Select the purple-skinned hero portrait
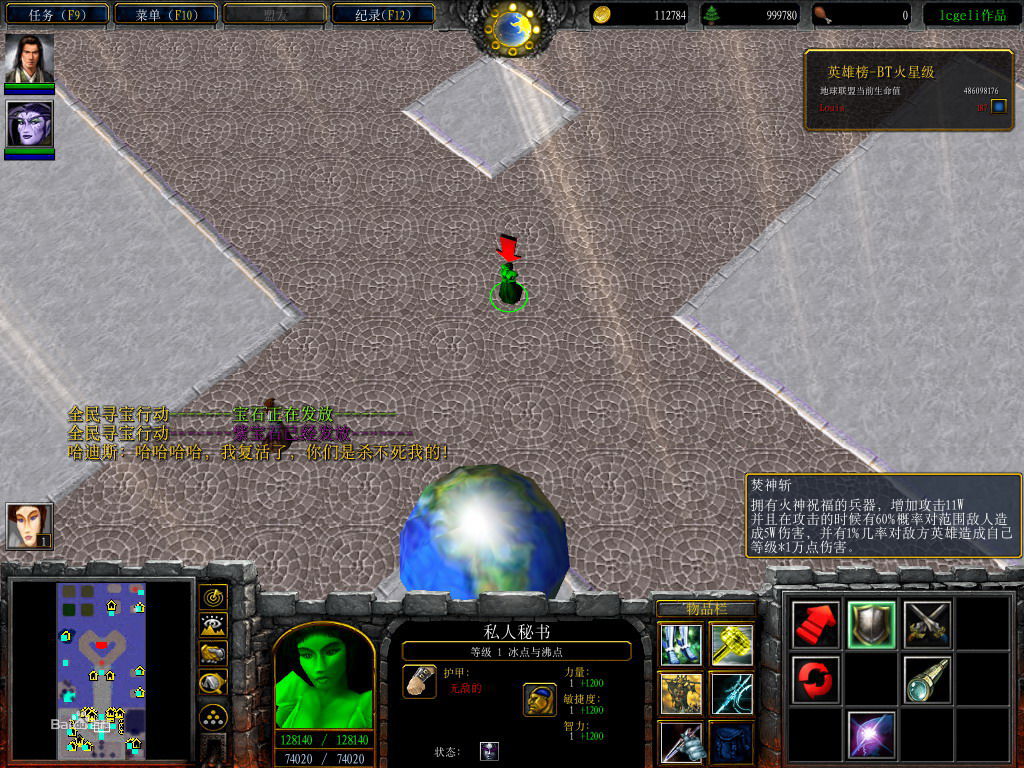1024x768 pixels. click(29, 124)
